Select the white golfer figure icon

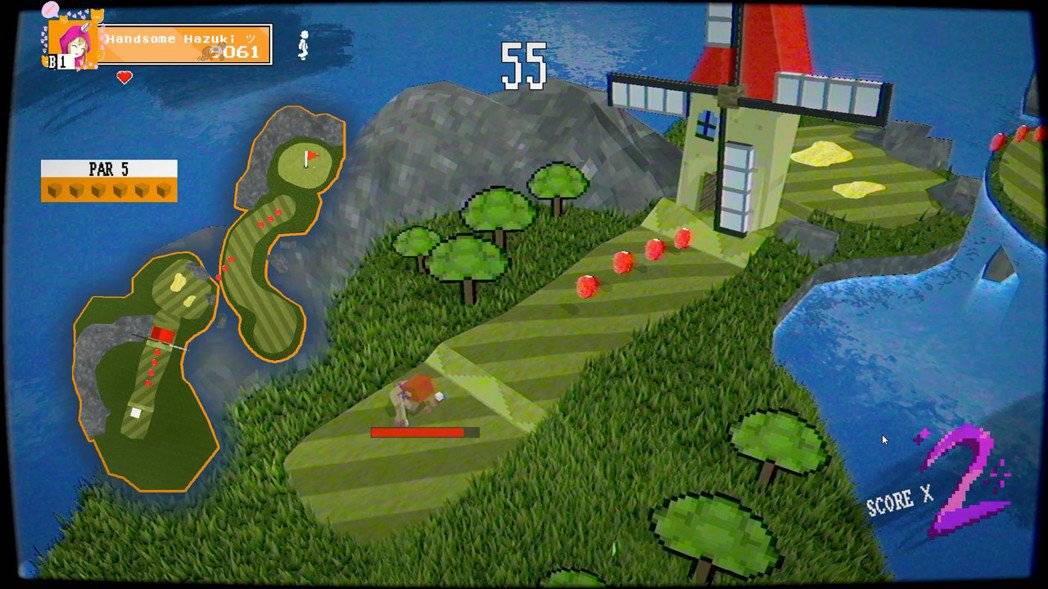click(304, 44)
